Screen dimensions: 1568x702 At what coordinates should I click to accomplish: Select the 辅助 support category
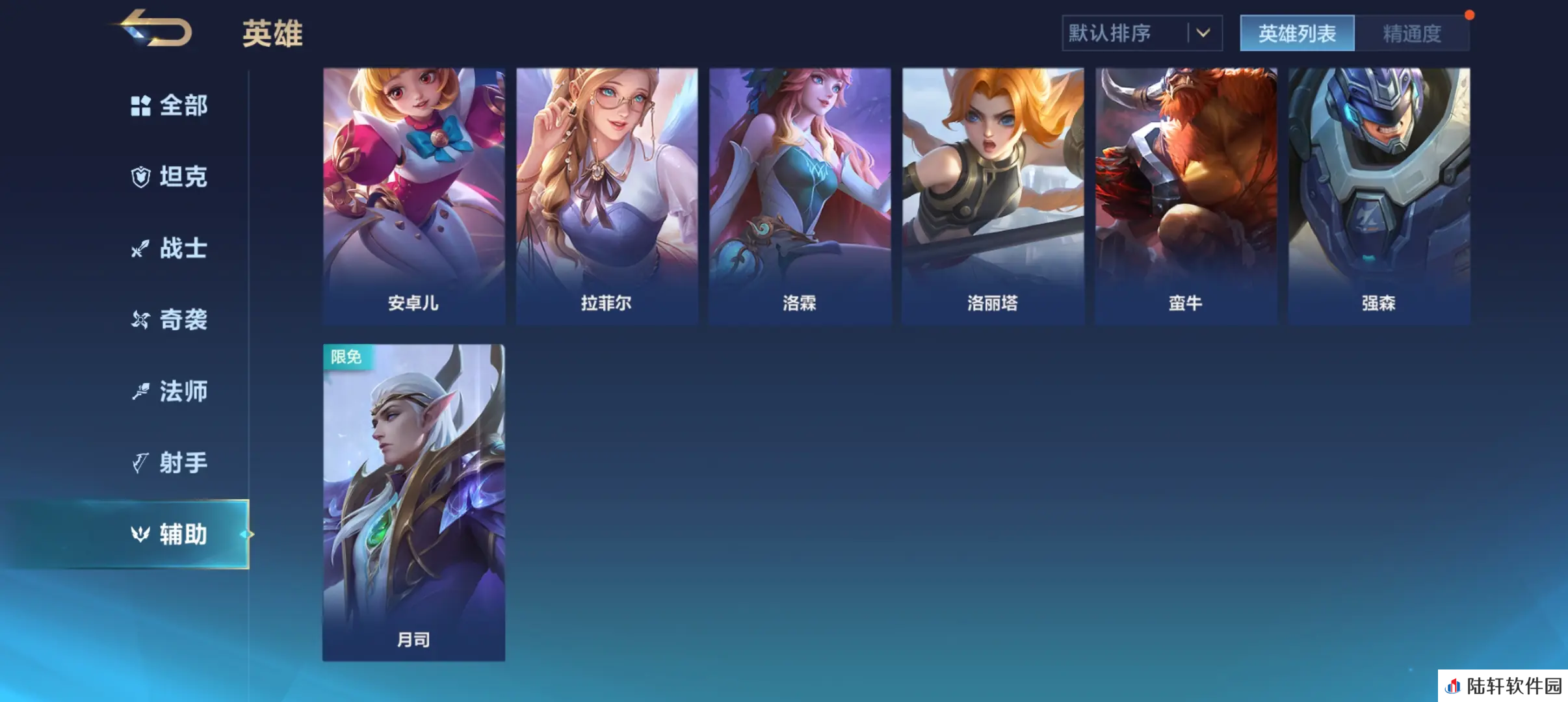point(170,534)
